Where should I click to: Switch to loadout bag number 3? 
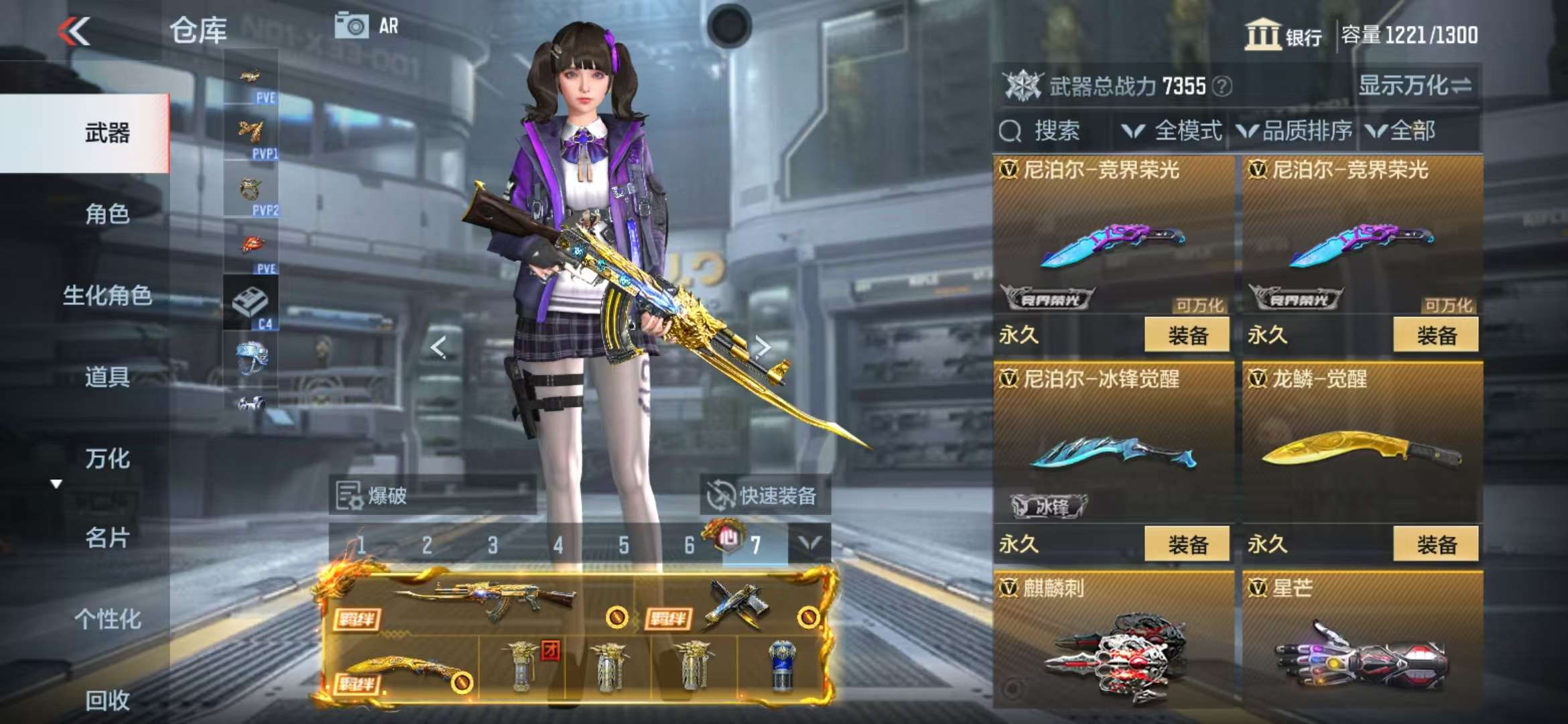(493, 545)
